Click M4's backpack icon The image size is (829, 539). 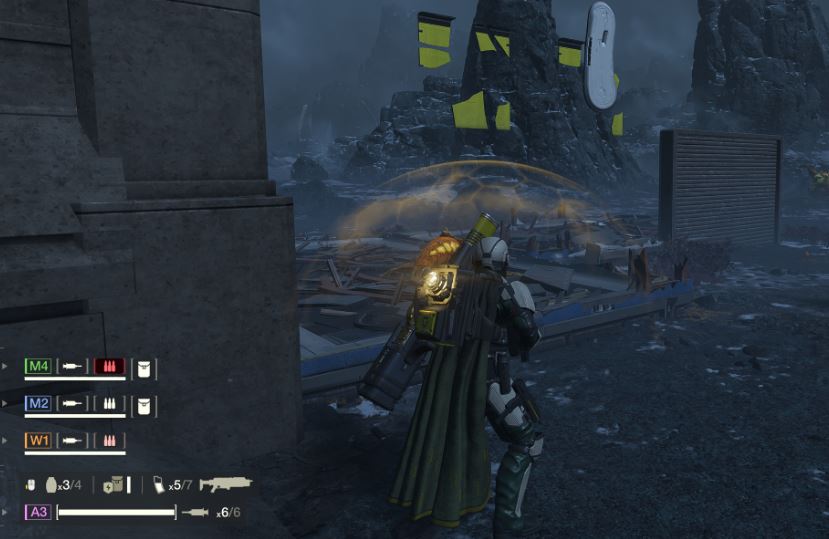point(144,367)
